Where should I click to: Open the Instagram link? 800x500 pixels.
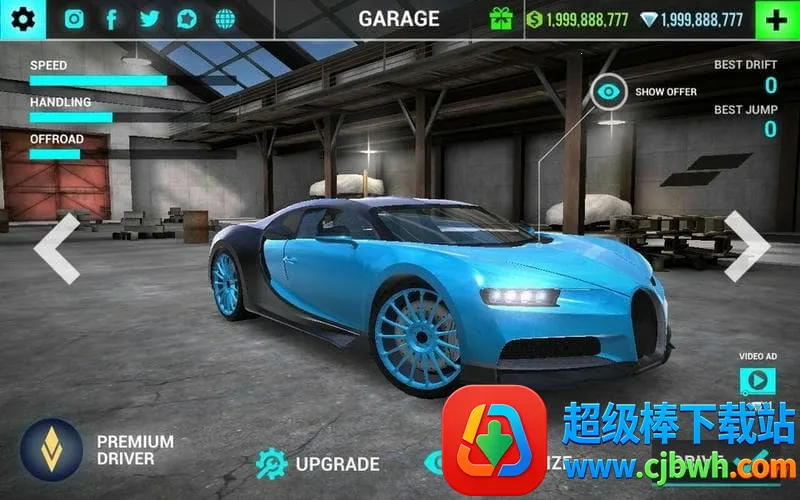point(74,19)
